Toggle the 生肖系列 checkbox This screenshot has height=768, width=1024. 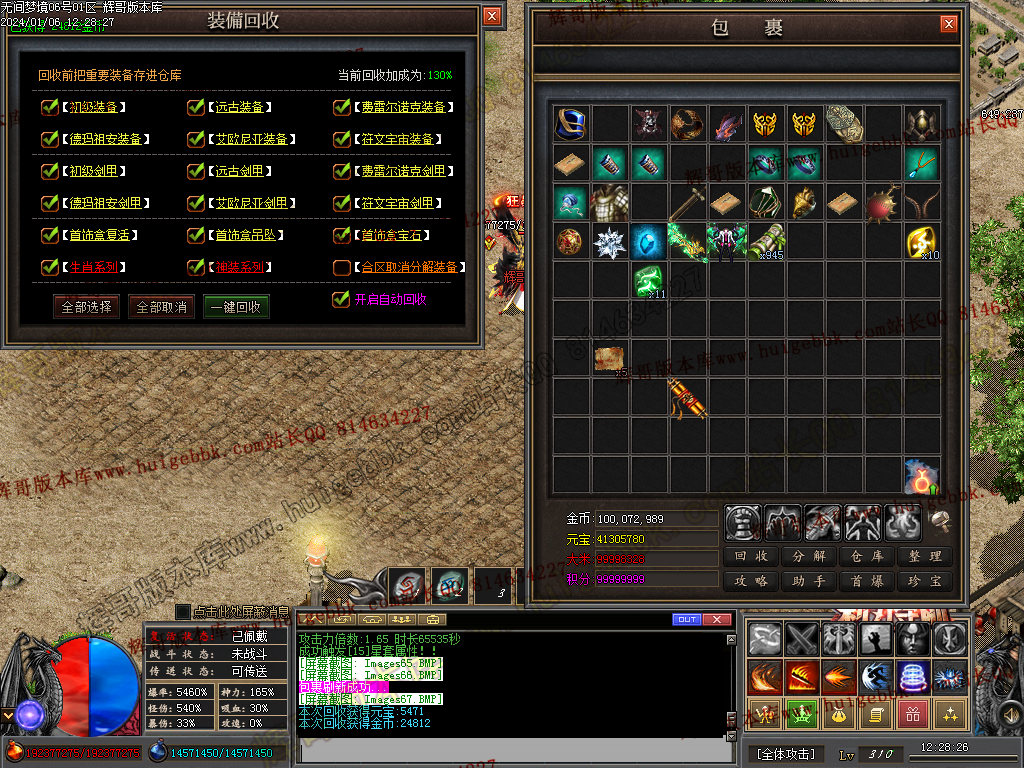point(48,267)
